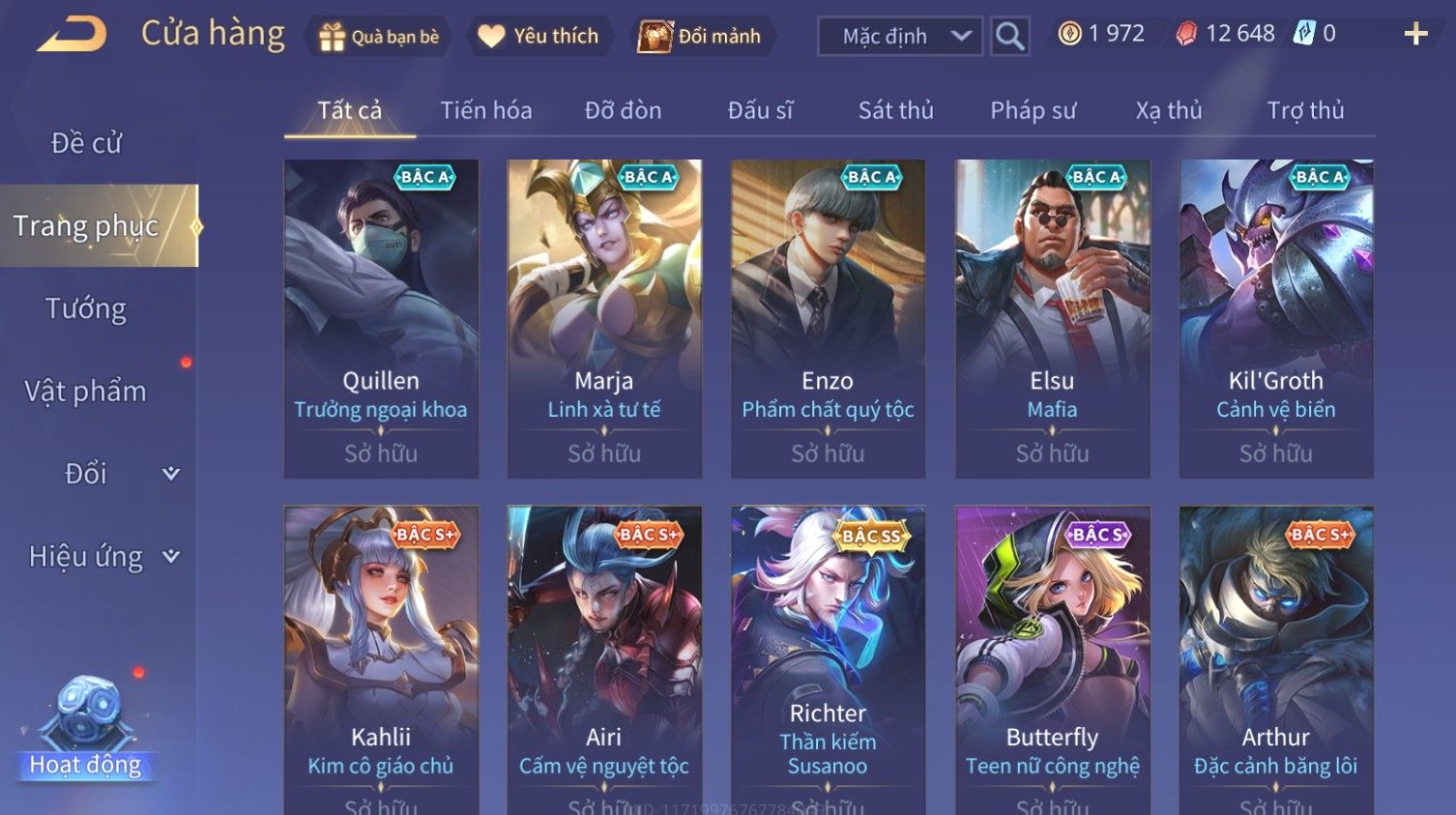This screenshot has height=815, width=1456.
Task: Switch to the Tiến hóa tab
Action: (x=486, y=110)
